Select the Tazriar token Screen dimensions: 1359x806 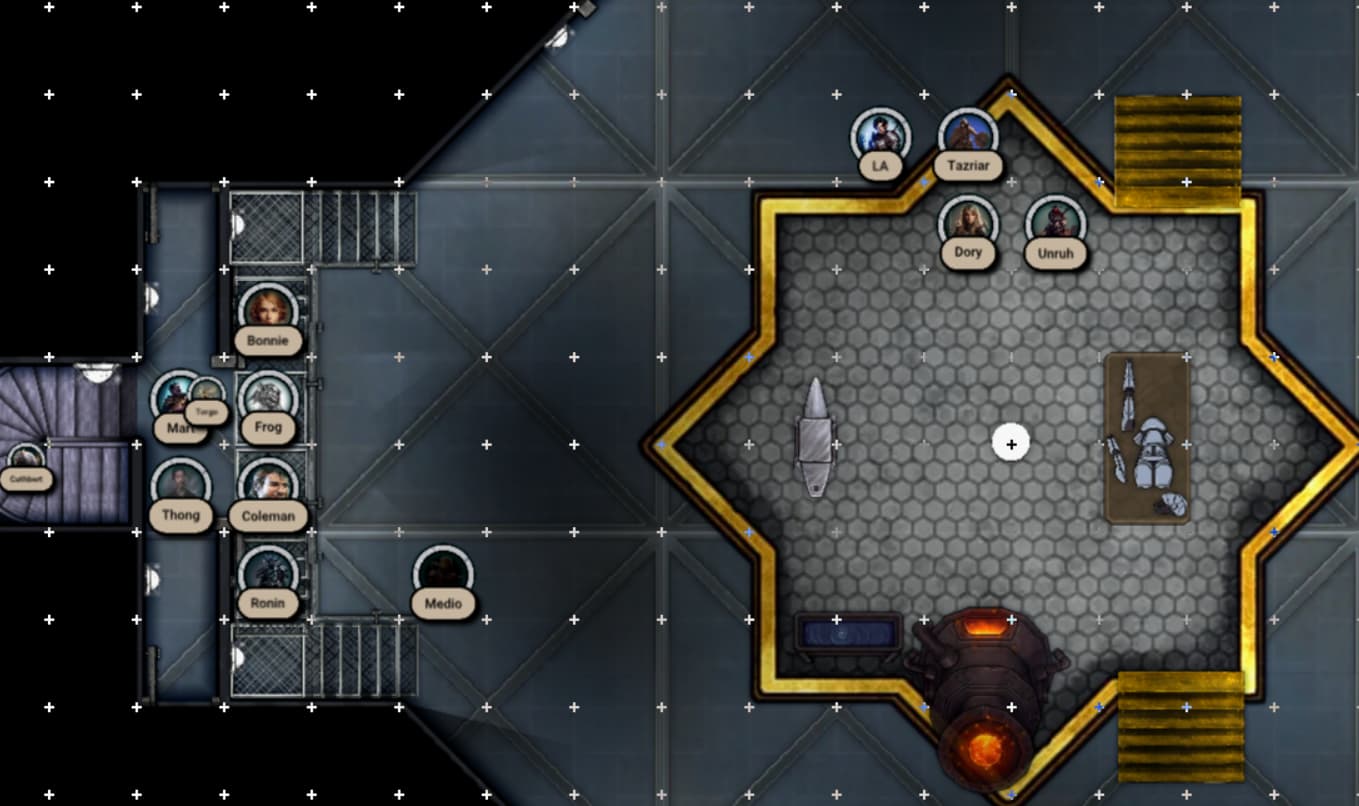[968, 137]
